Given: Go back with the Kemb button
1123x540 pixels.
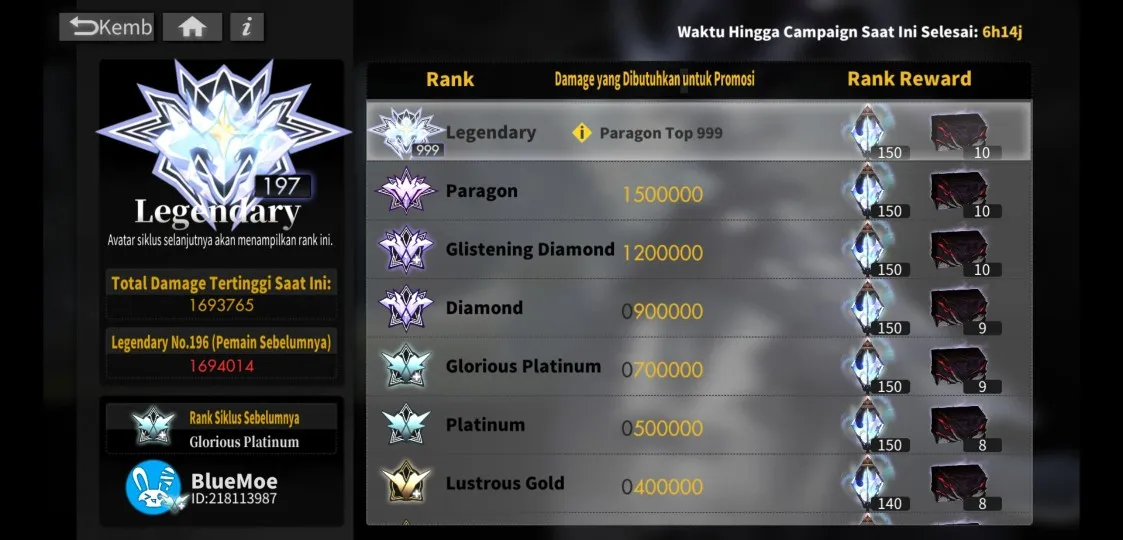Looking at the screenshot, I should [108, 27].
